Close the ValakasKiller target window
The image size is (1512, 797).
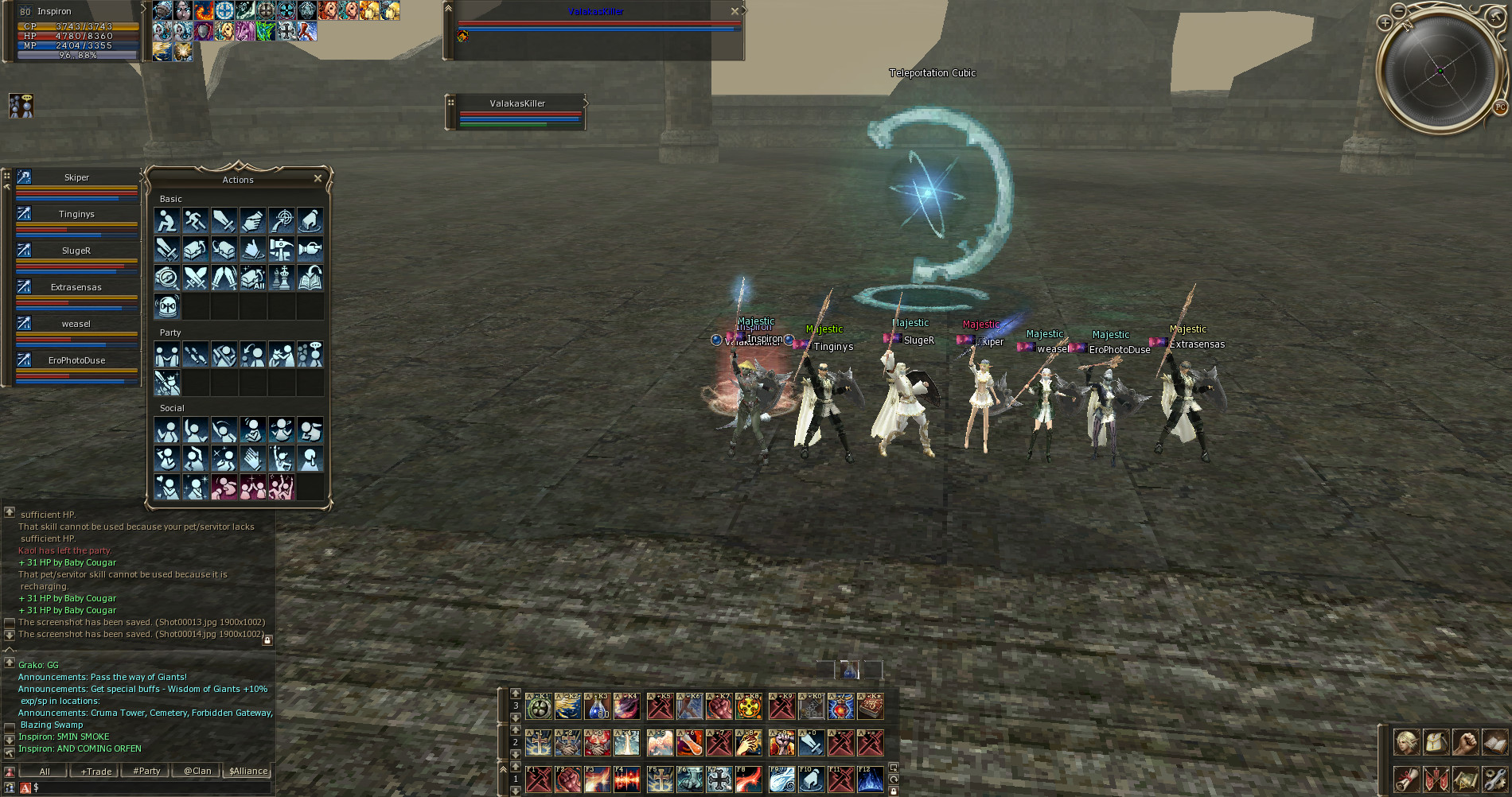(x=735, y=11)
